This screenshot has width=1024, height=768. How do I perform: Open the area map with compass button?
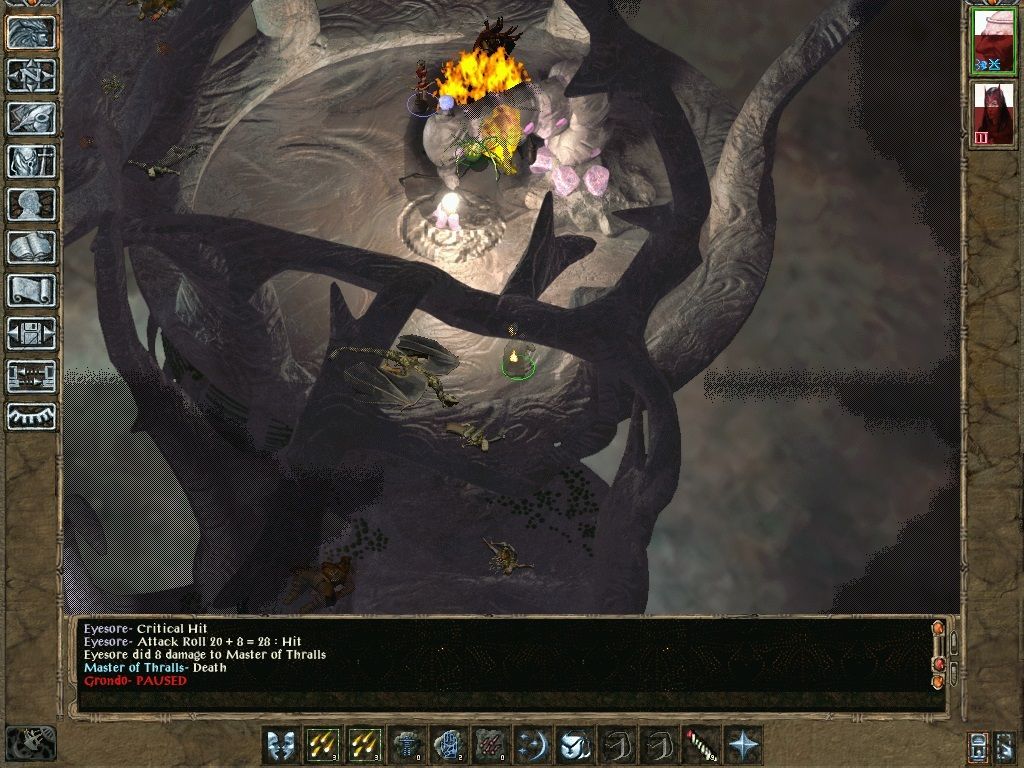[31, 75]
